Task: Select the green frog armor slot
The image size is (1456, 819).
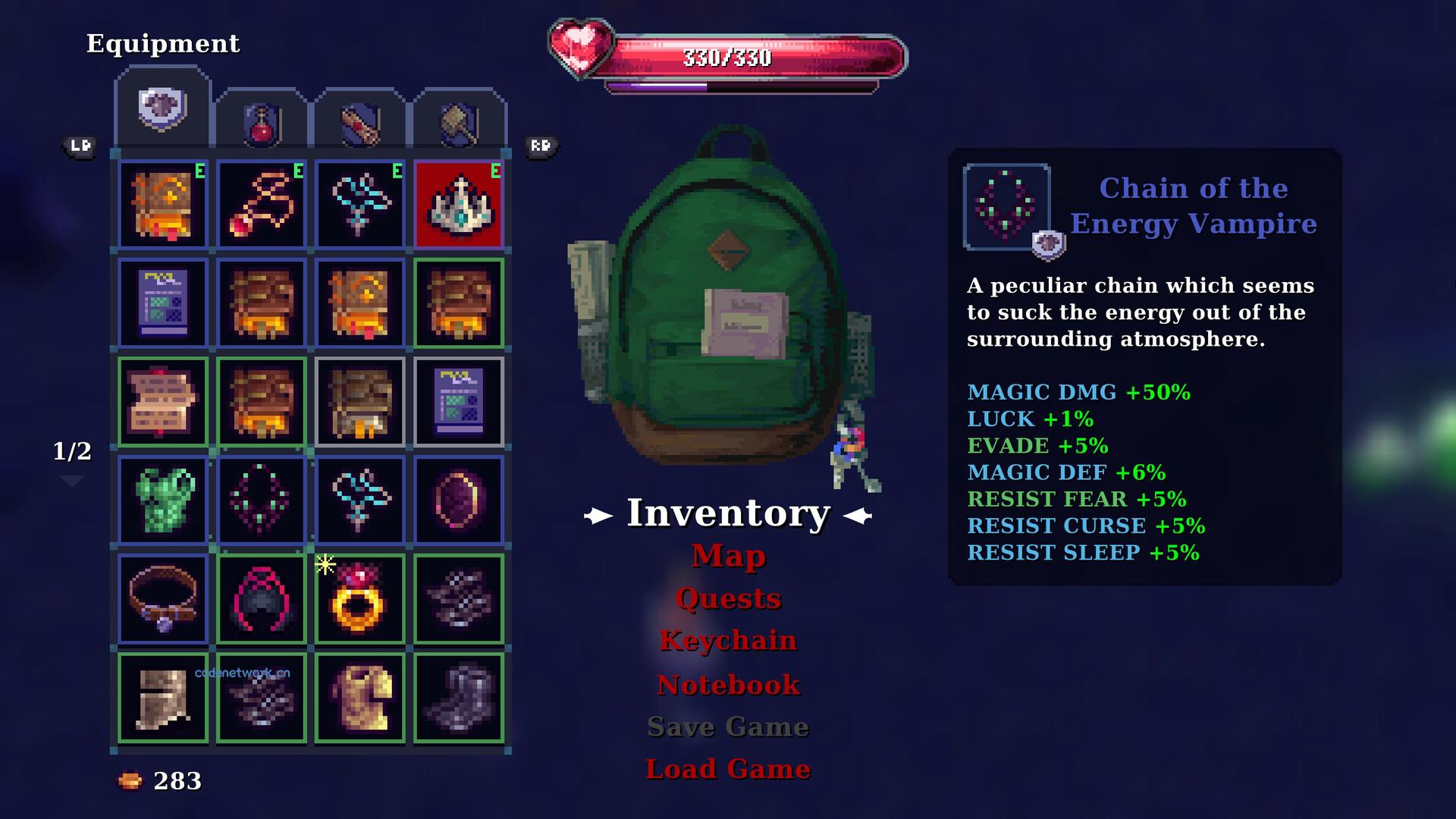Action: click(x=163, y=500)
